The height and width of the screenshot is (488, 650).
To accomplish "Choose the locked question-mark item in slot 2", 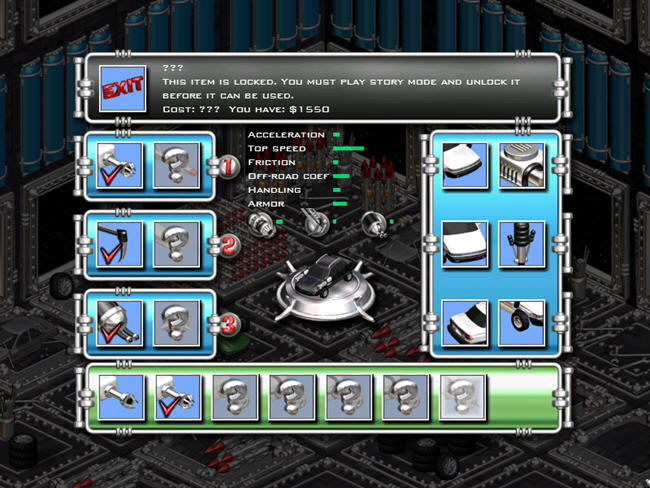I will point(178,244).
